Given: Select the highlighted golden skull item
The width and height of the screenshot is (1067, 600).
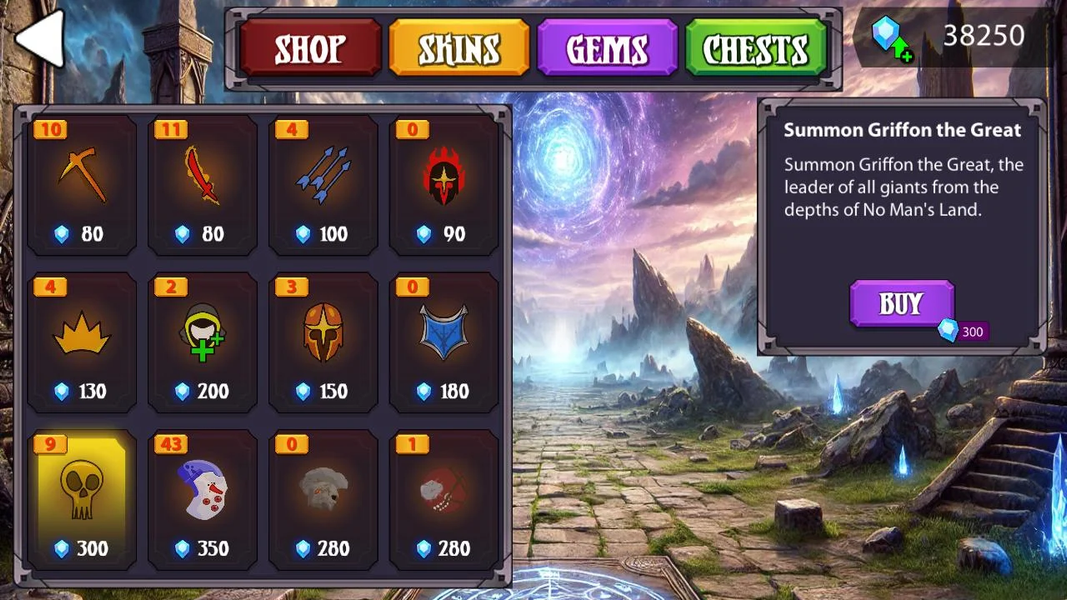Looking at the screenshot, I should (82, 499).
